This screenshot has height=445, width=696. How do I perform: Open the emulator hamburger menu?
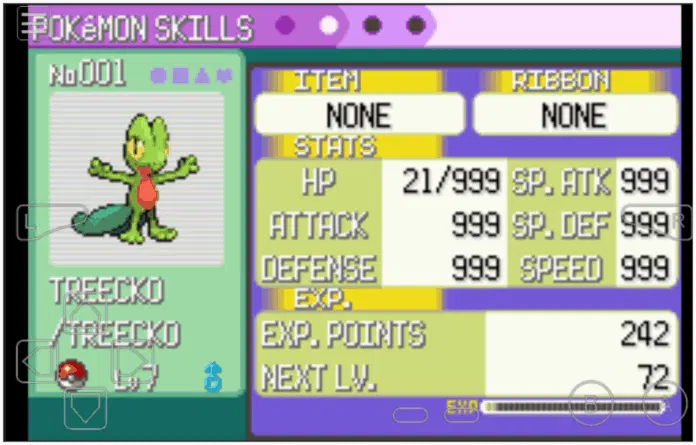(x=30, y=24)
